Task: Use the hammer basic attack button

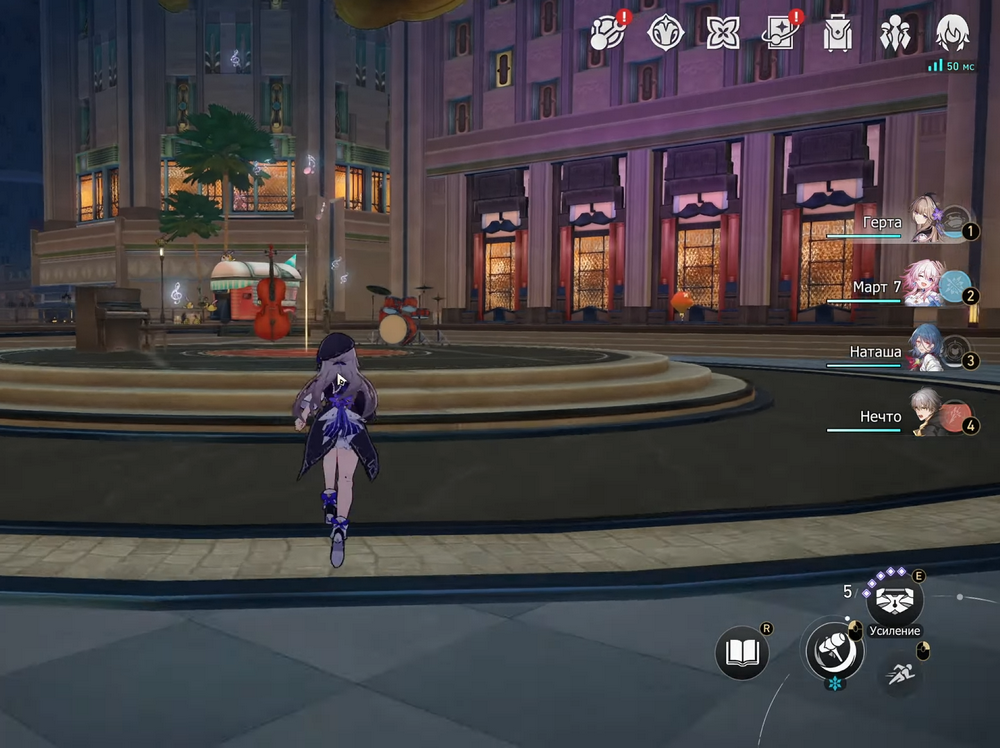Action: (x=834, y=649)
